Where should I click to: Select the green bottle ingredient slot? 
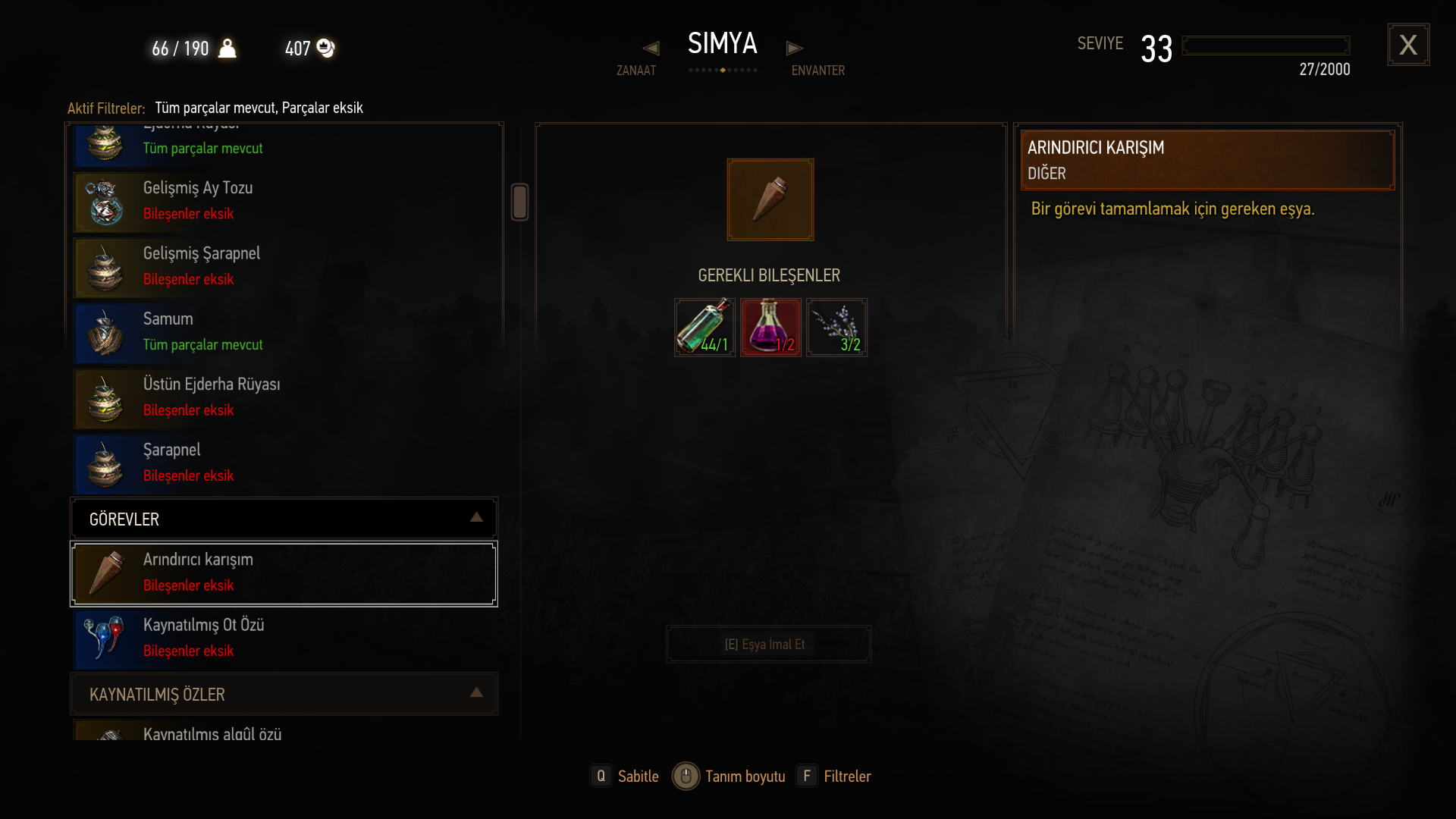pyautogui.click(x=704, y=328)
